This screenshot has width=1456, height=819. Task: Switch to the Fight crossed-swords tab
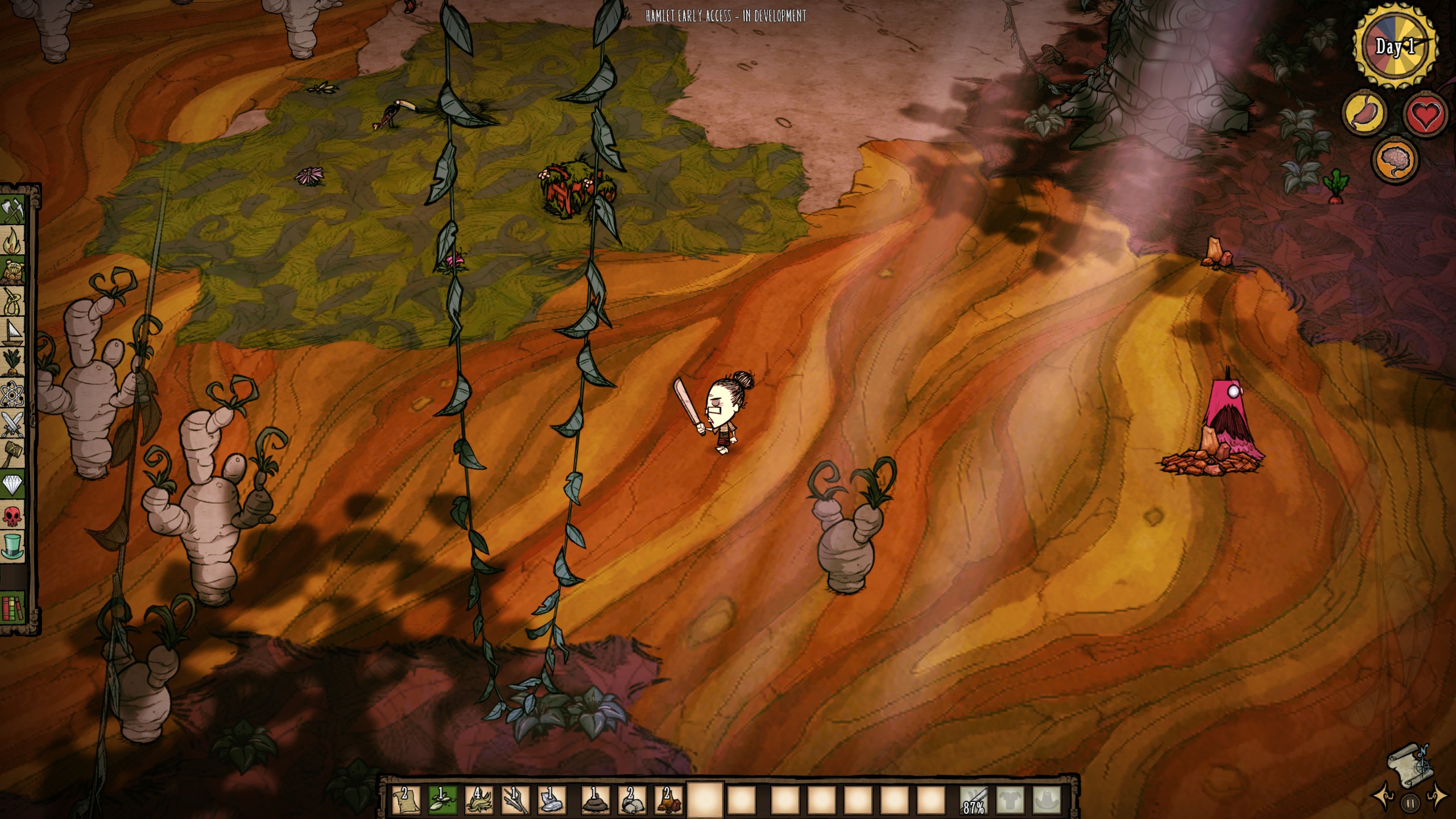pos(14,424)
